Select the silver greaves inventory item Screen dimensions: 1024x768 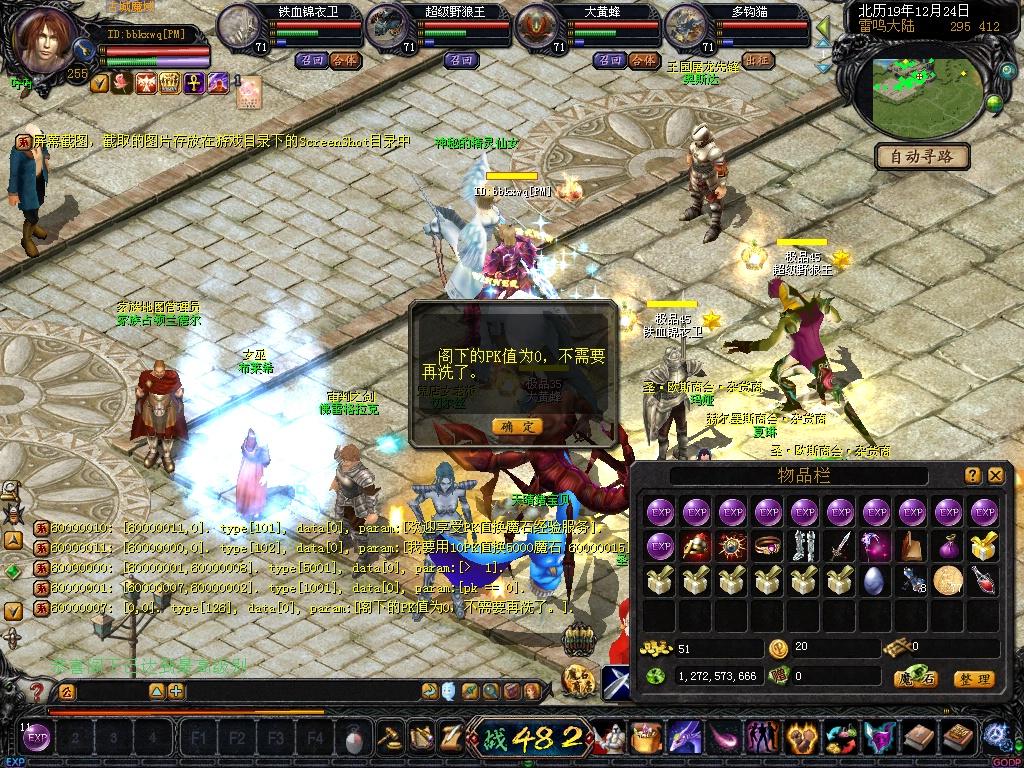804,546
